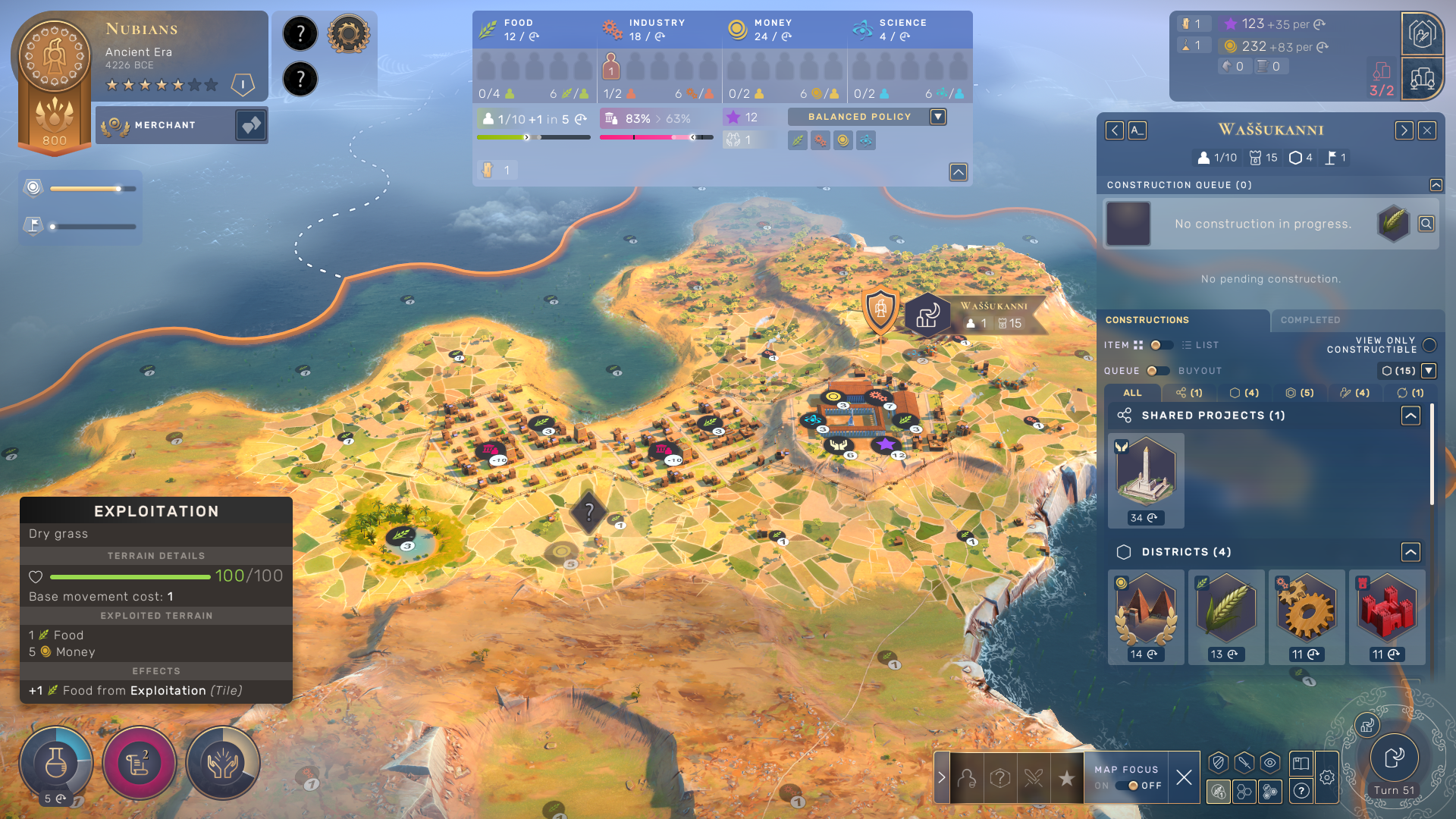Screen dimensions: 1456x819
Task: Open the Merchant affinity button
Action: (x=251, y=125)
